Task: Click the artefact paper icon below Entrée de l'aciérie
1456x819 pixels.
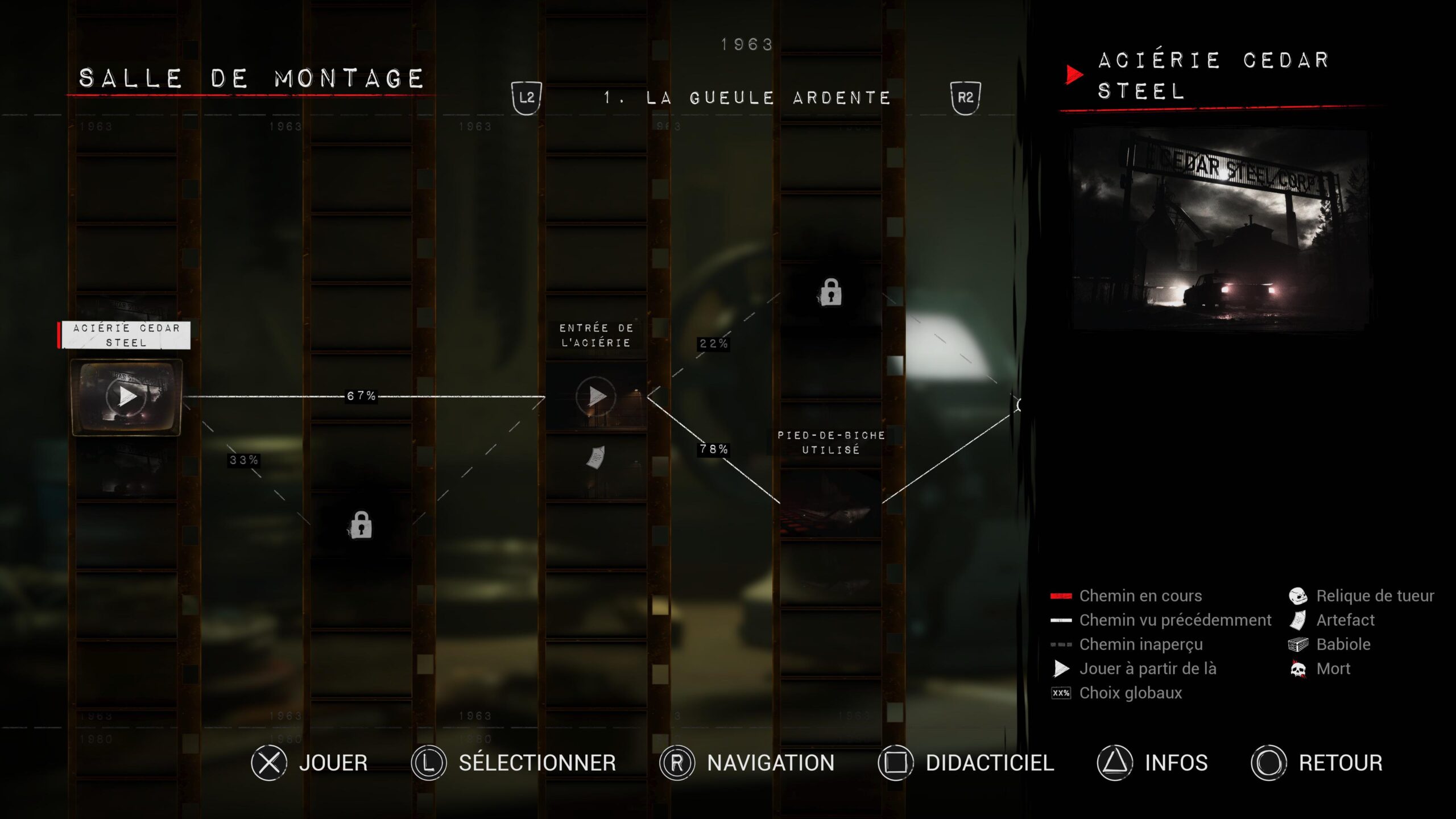Action: (595, 457)
